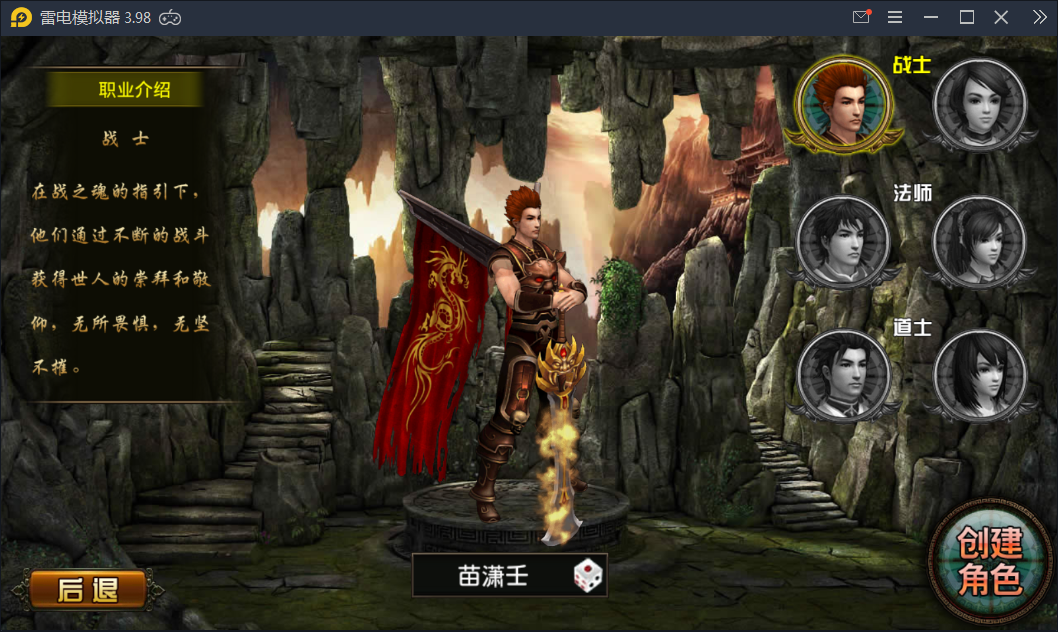Maximize the emulator window
This screenshot has width=1058, height=632.
(x=966, y=17)
